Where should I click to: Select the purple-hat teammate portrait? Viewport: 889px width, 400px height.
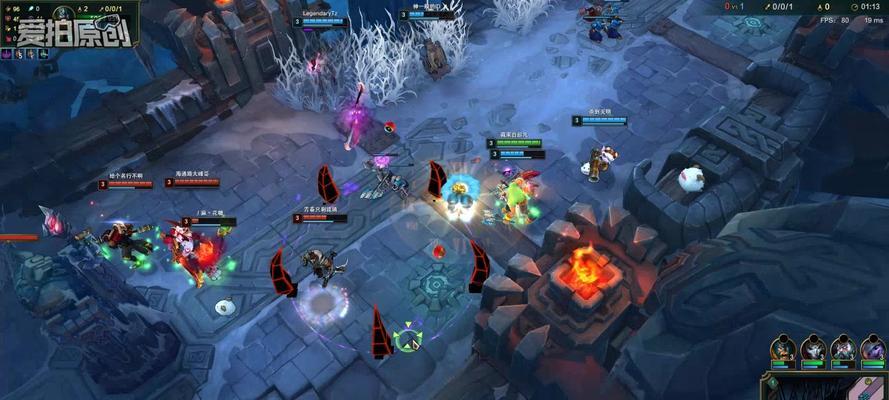coord(873,350)
